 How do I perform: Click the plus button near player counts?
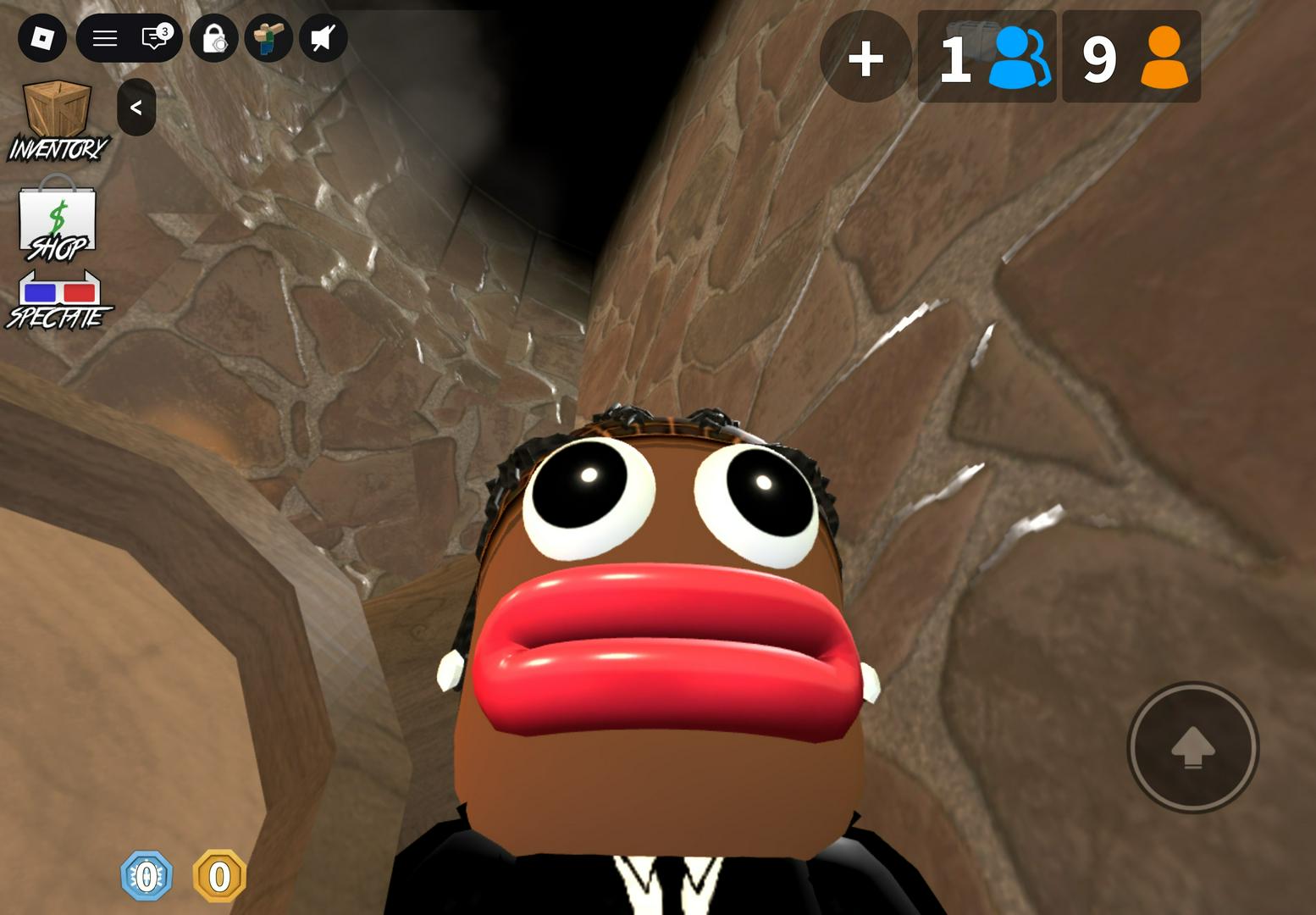865,58
